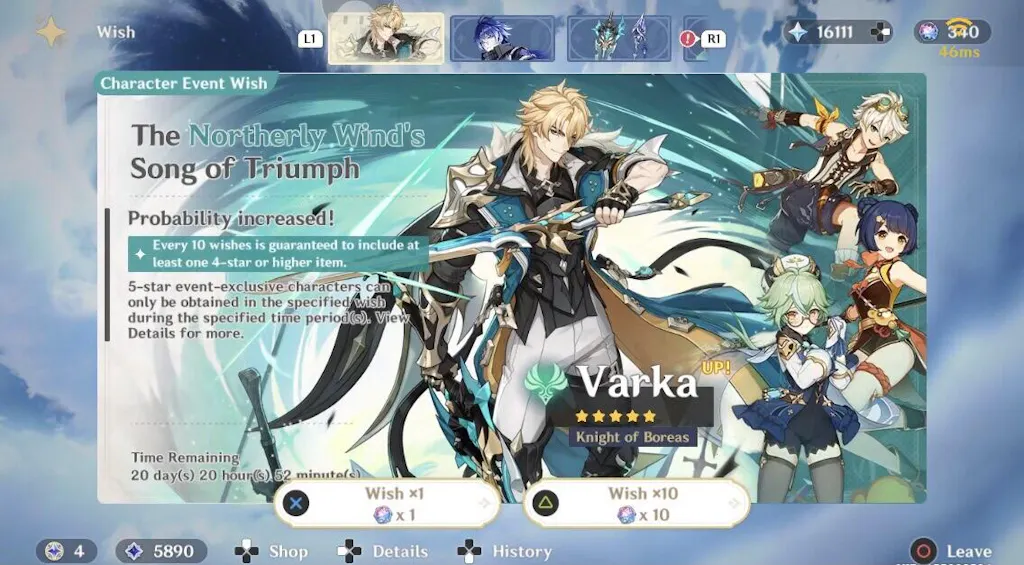The image size is (1024, 565).
Task: Click the Starglitter counter showing 4
Action: point(68,551)
